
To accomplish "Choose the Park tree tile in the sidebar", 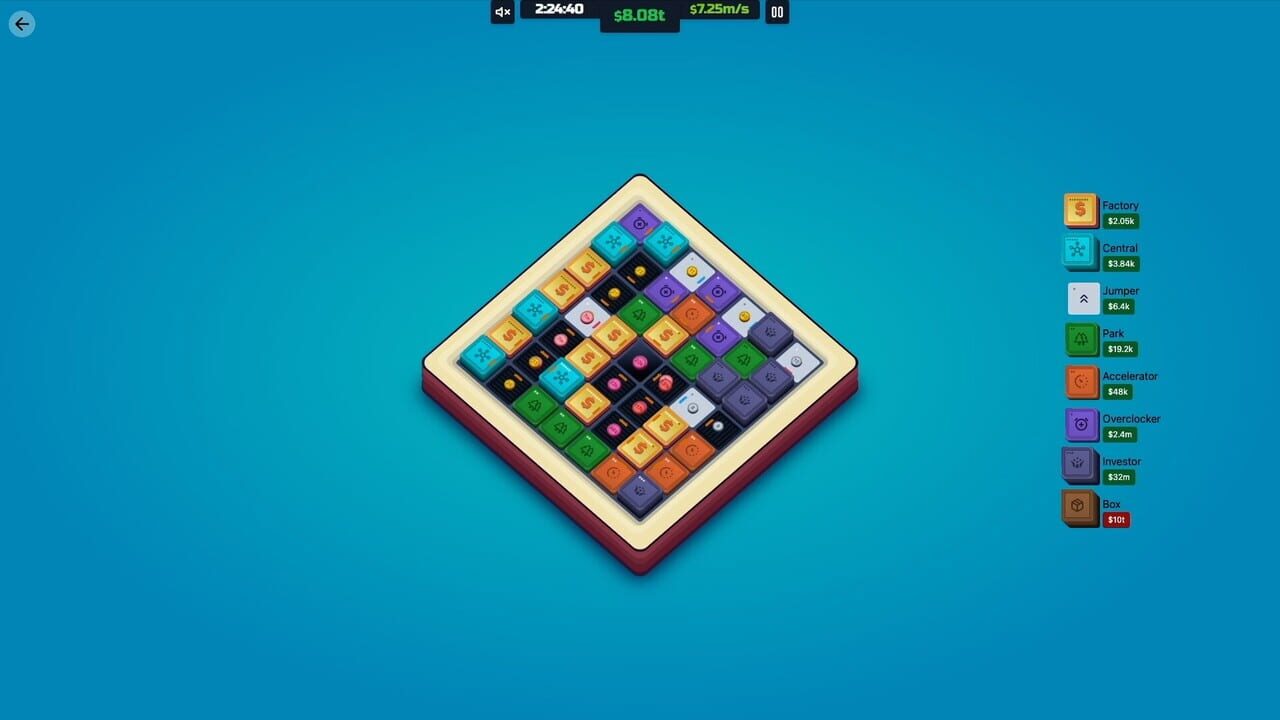I will 1082,339.
